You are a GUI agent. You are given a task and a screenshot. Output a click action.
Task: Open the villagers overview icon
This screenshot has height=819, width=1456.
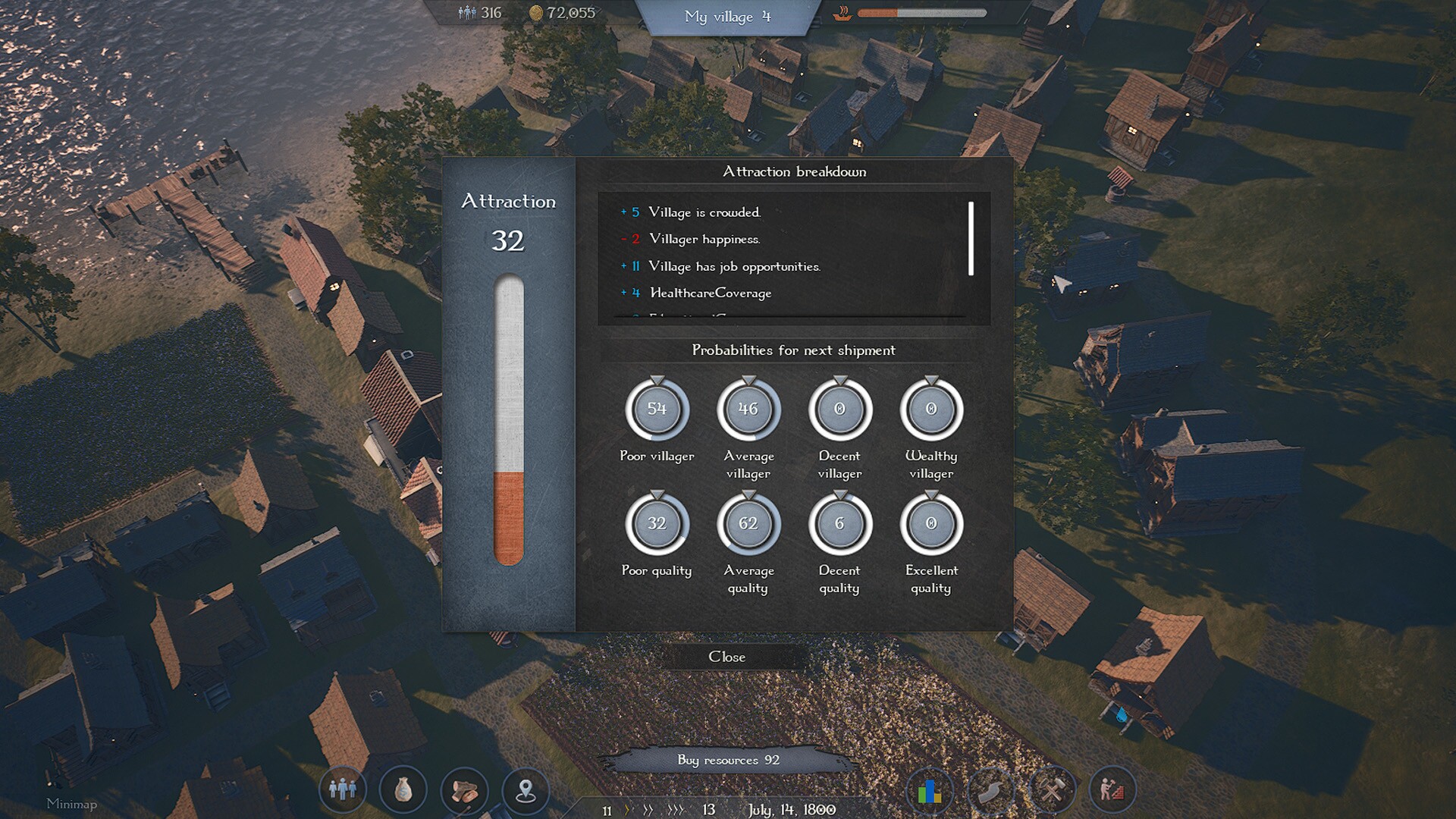[x=343, y=789]
